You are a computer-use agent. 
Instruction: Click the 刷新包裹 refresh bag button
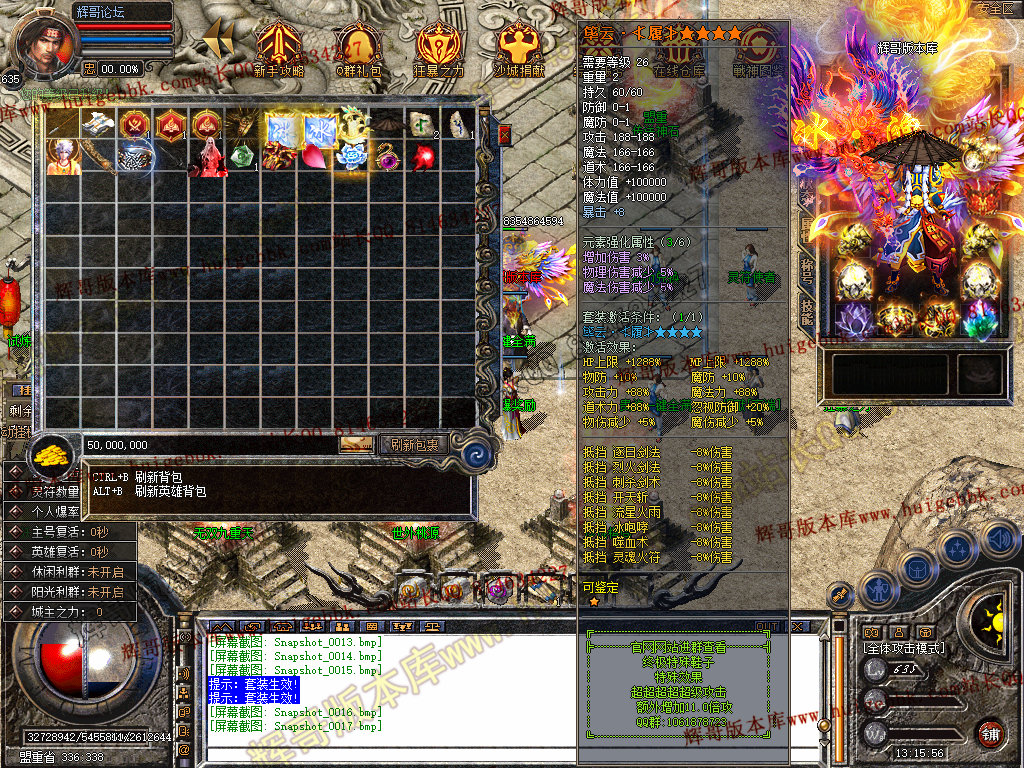[x=413, y=444]
